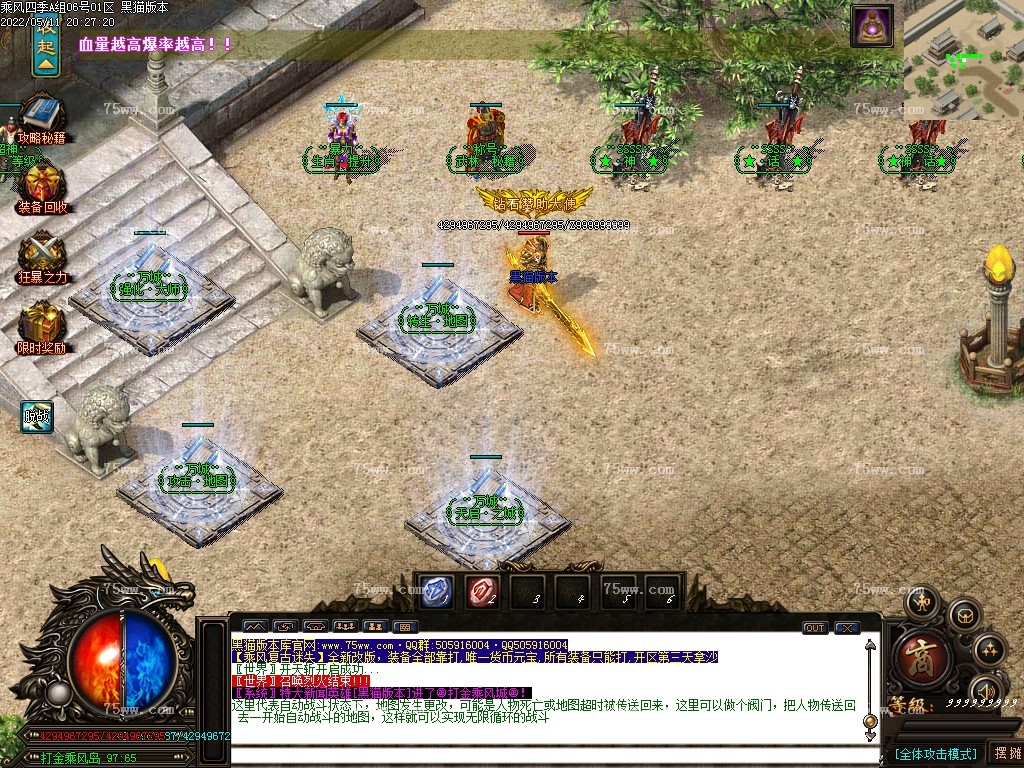The height and width of the screenshot is (768, 1024).
Task: Use the red stone in hotbar slot 2
Action: (483, 592)
